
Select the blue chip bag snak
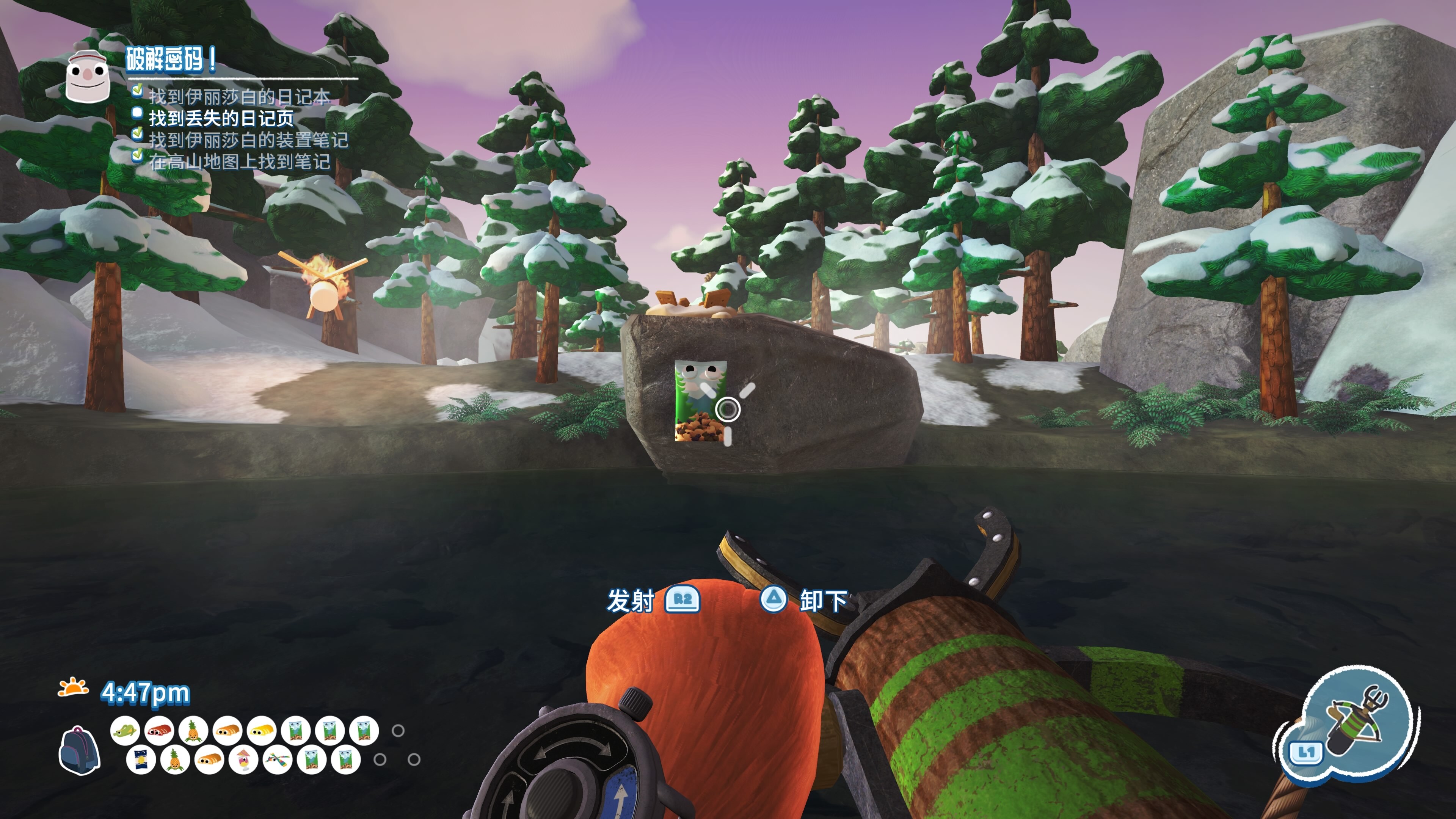(x=140, y=759)
